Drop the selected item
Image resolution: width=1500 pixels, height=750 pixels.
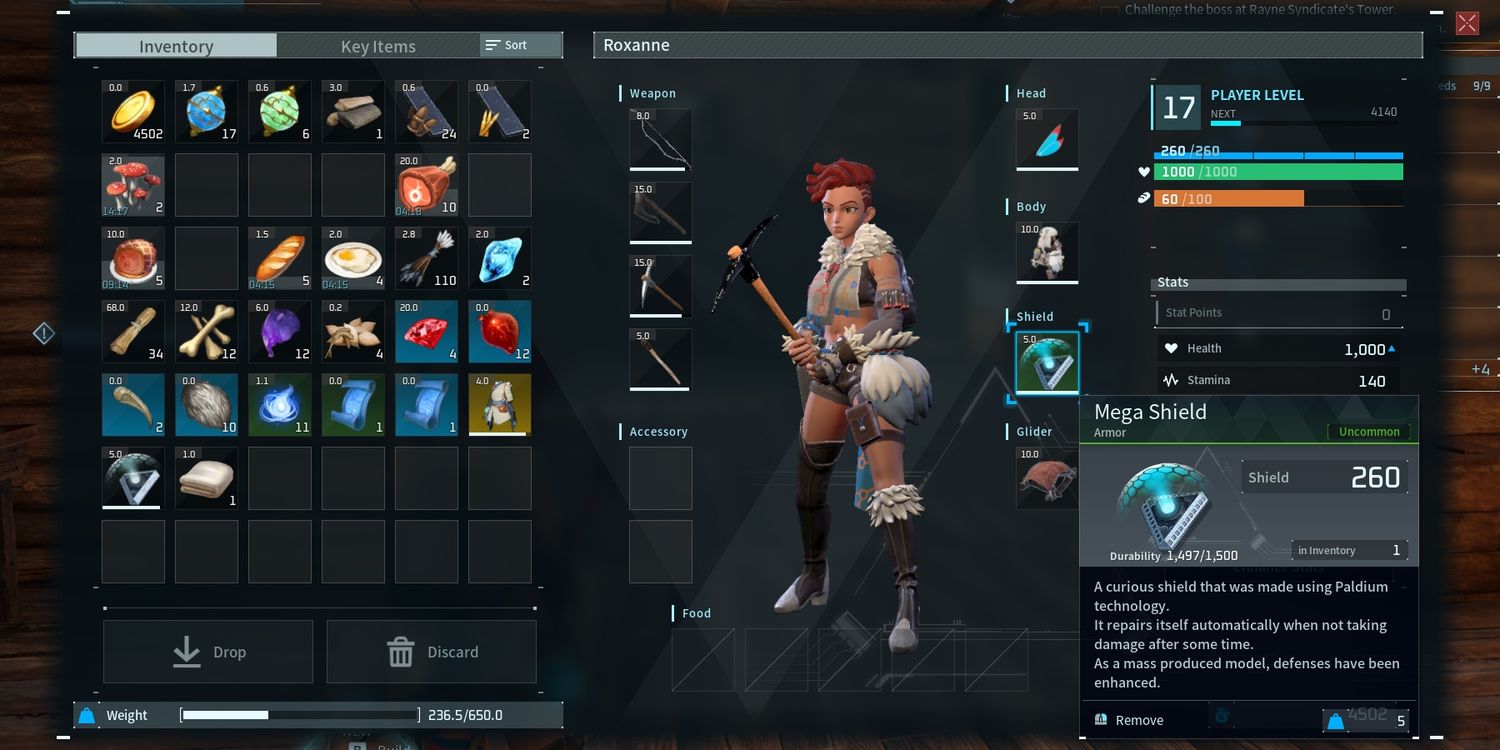tap(208, 652)
